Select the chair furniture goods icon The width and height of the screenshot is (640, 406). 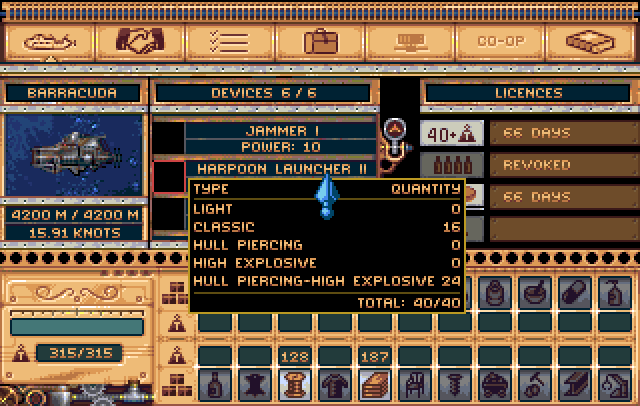click(415, 384)
